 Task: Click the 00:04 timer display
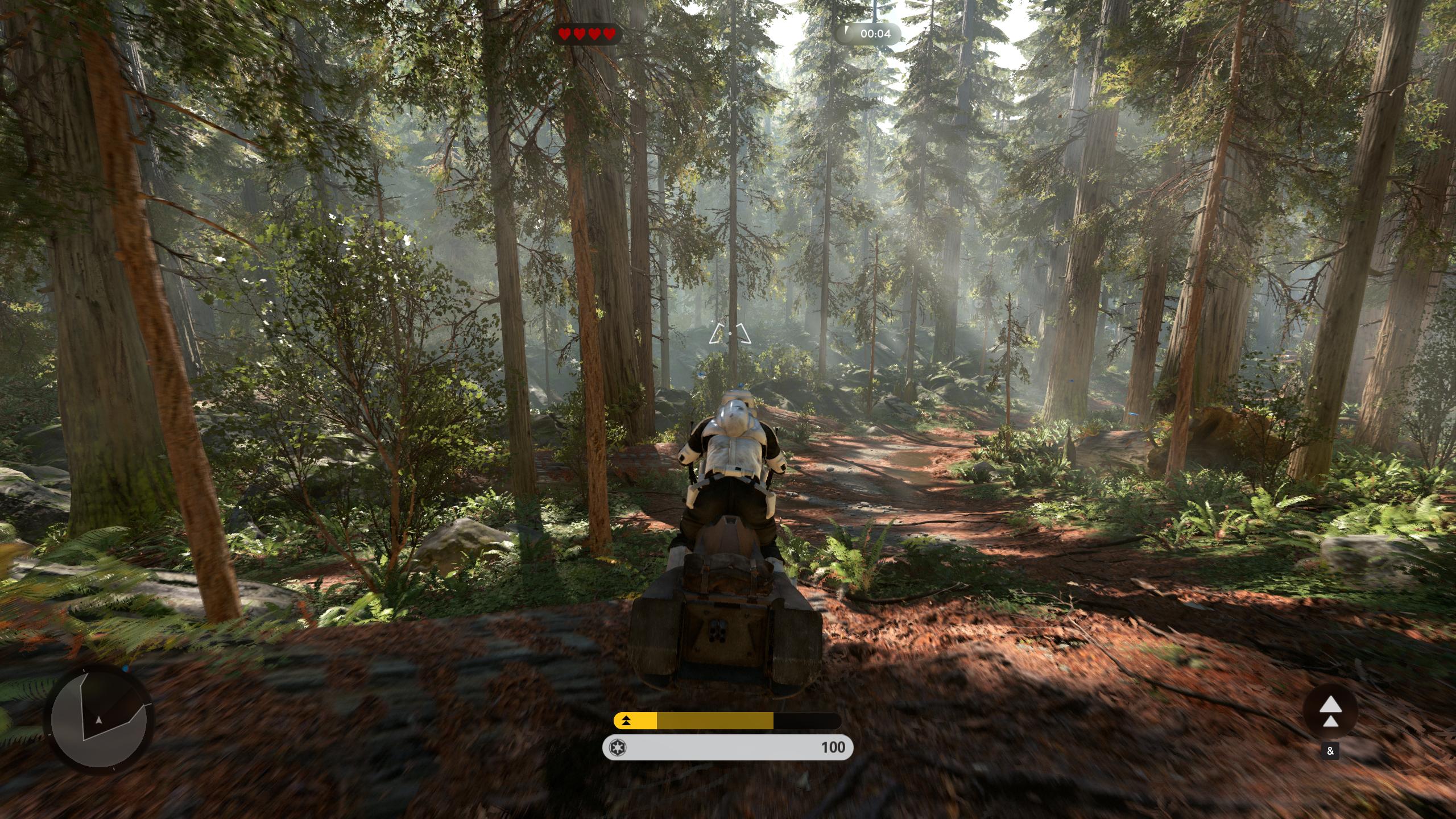pos(876,34)
